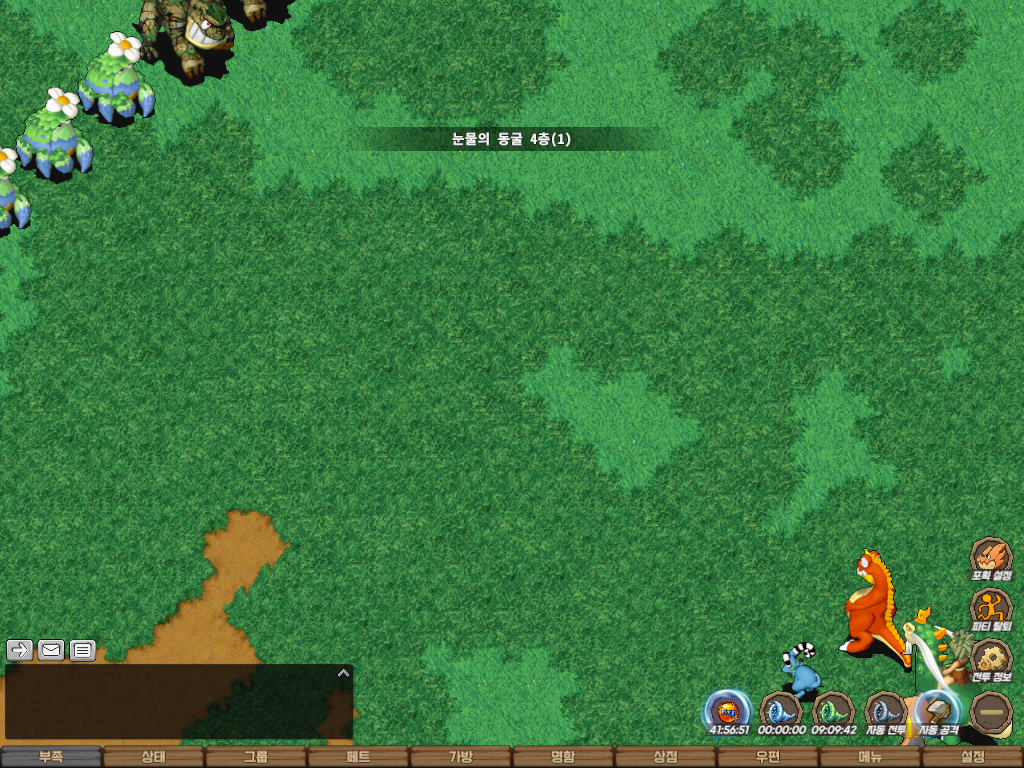
Task: Show 전투 정보 battle info
Action: tap(991, 660)
